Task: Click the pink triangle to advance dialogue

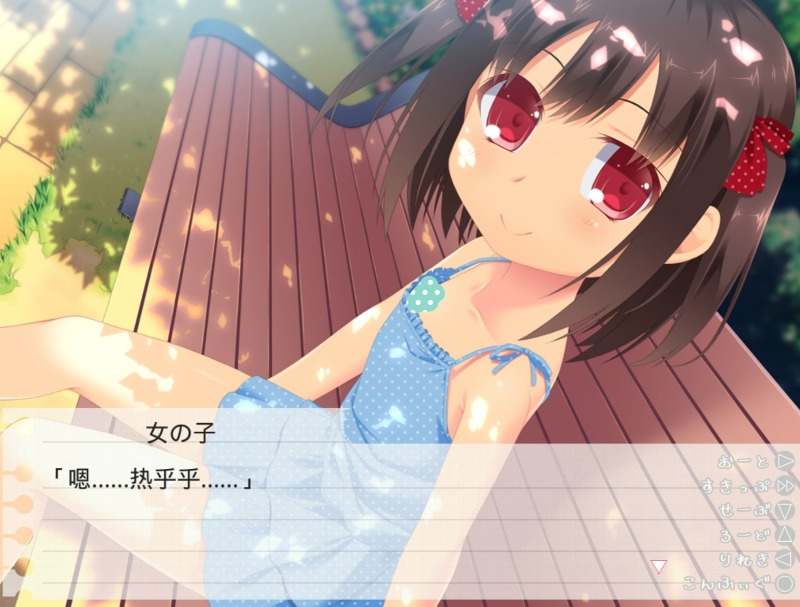Action: pyautogui.click(x=658, y=566)
